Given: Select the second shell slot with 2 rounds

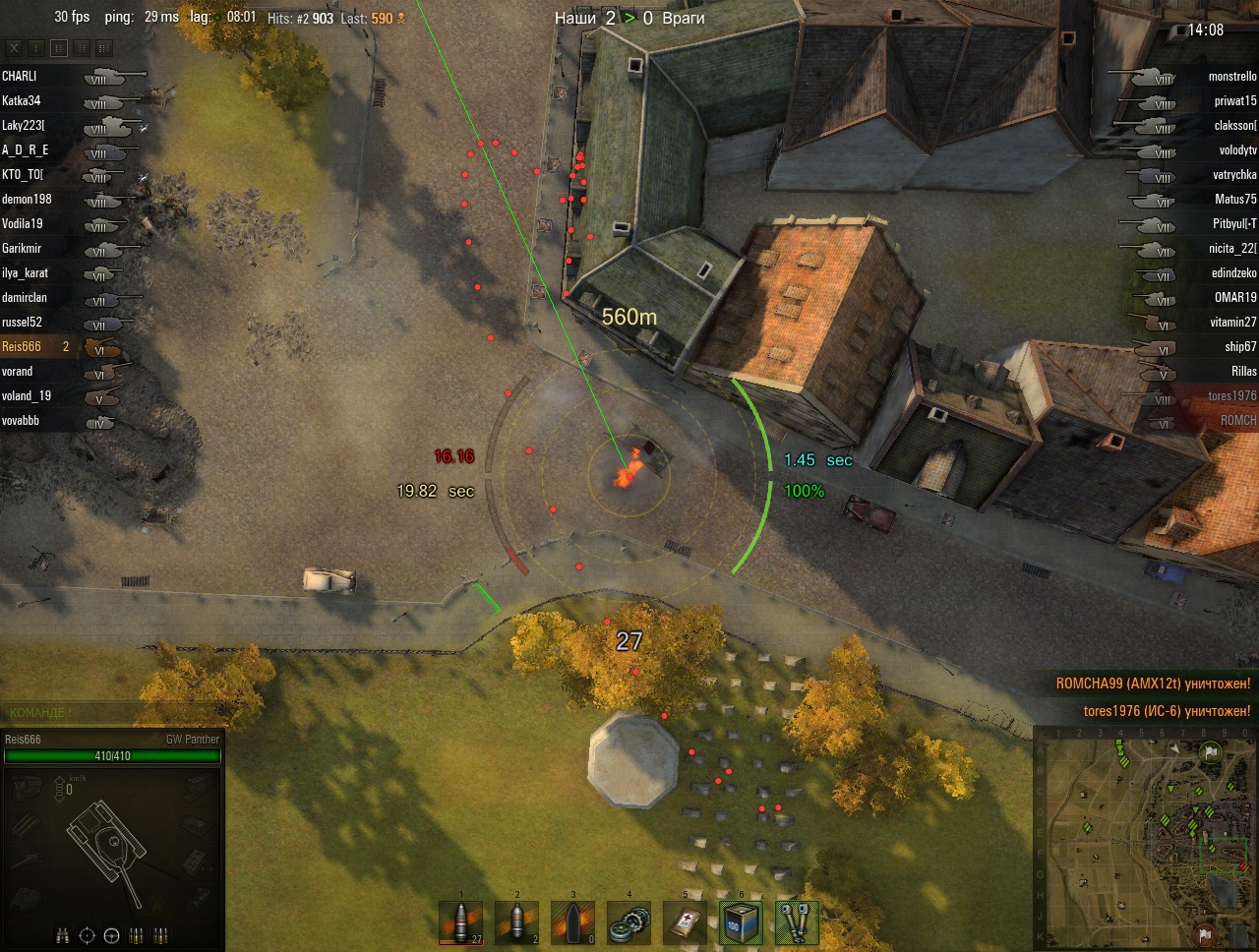Looking at the screenshot, I should (x=517, y=924).
